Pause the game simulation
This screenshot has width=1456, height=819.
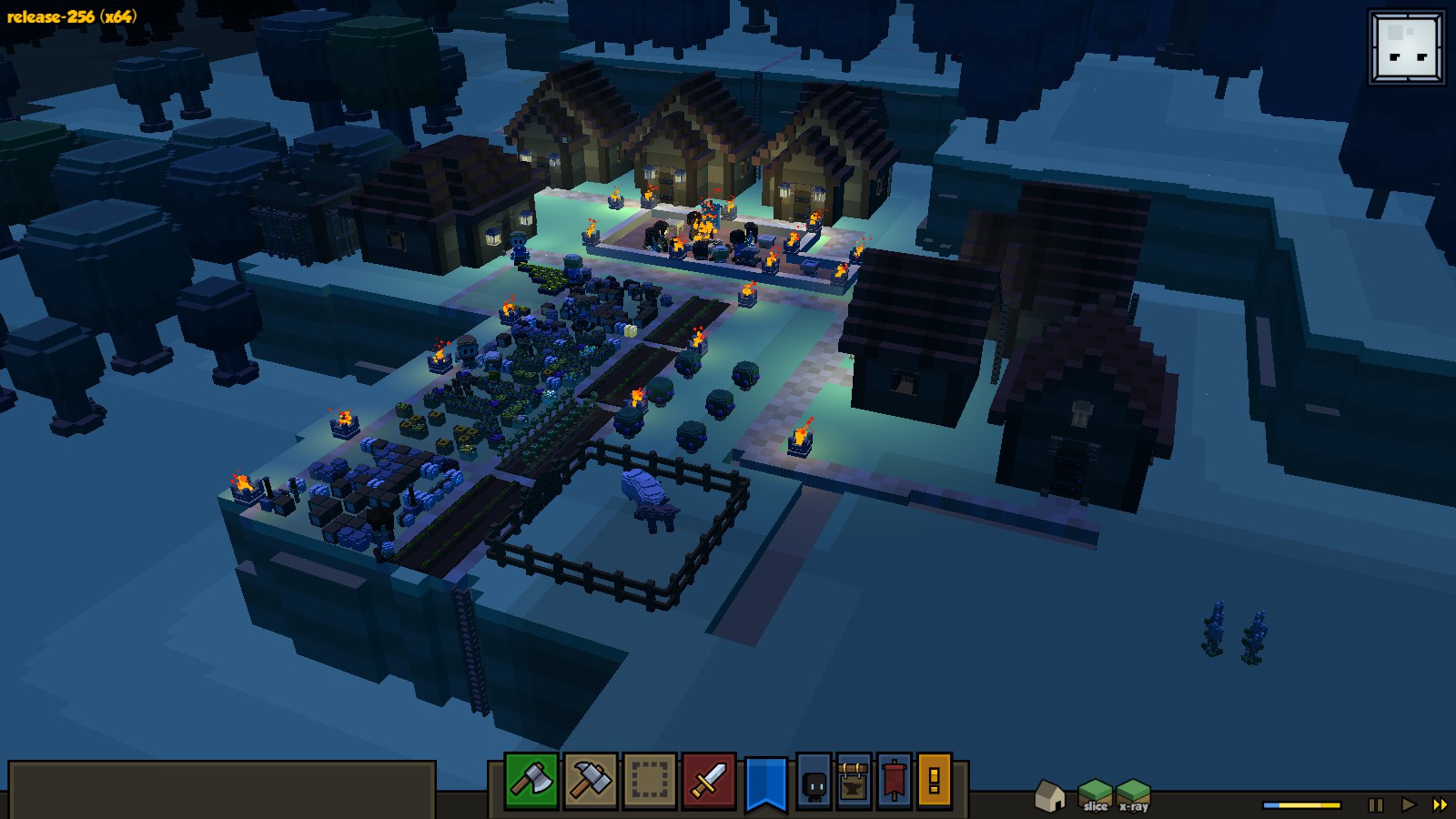(x=1374, y=804)
